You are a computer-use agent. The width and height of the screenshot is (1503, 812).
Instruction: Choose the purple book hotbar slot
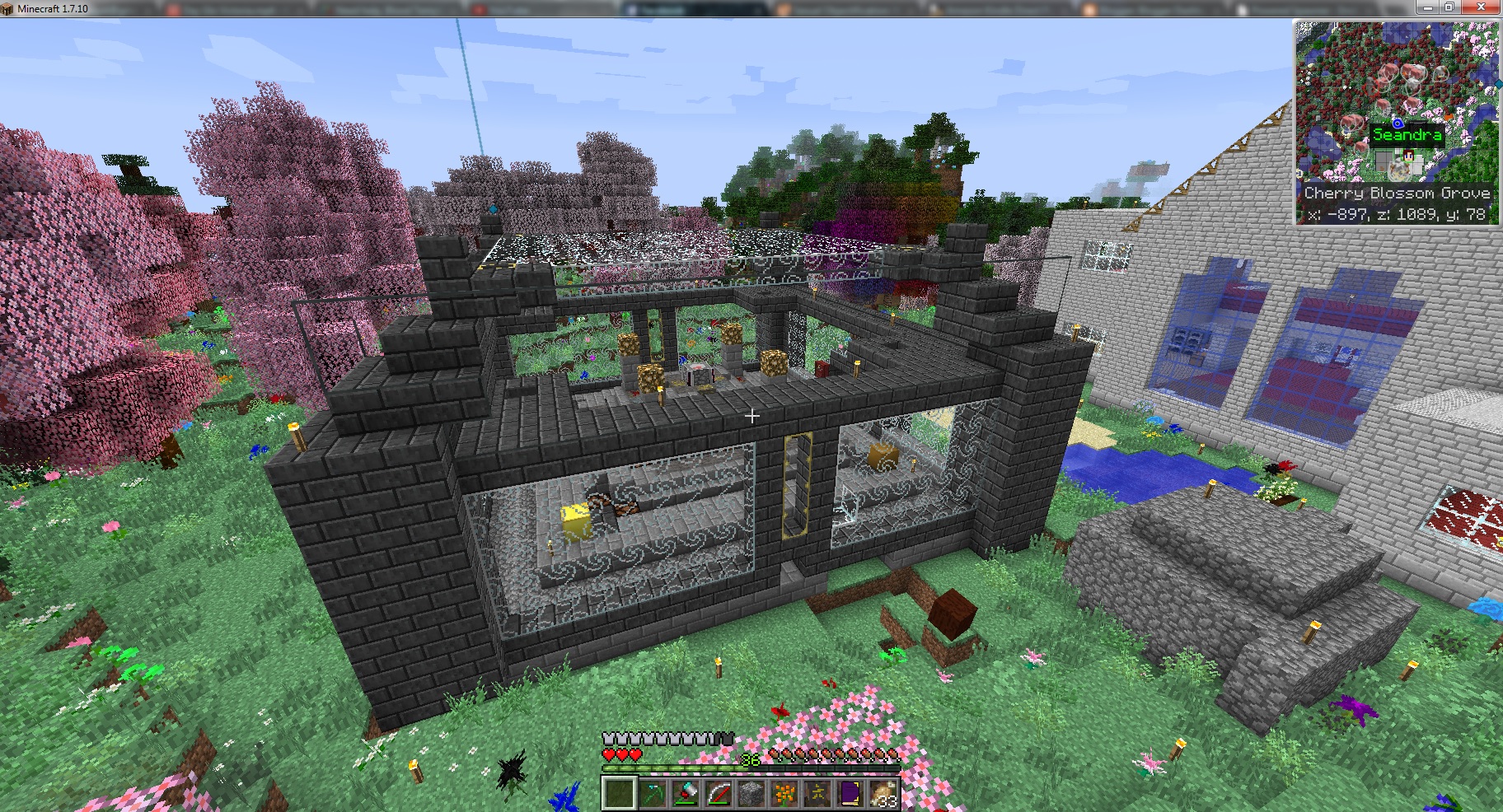pyautogui.click(x=850, y=794)
